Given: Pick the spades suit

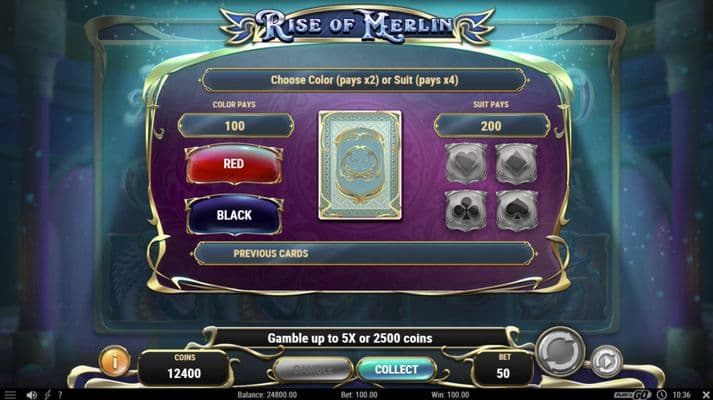Looking at the screenshot, I should point(516,211).
